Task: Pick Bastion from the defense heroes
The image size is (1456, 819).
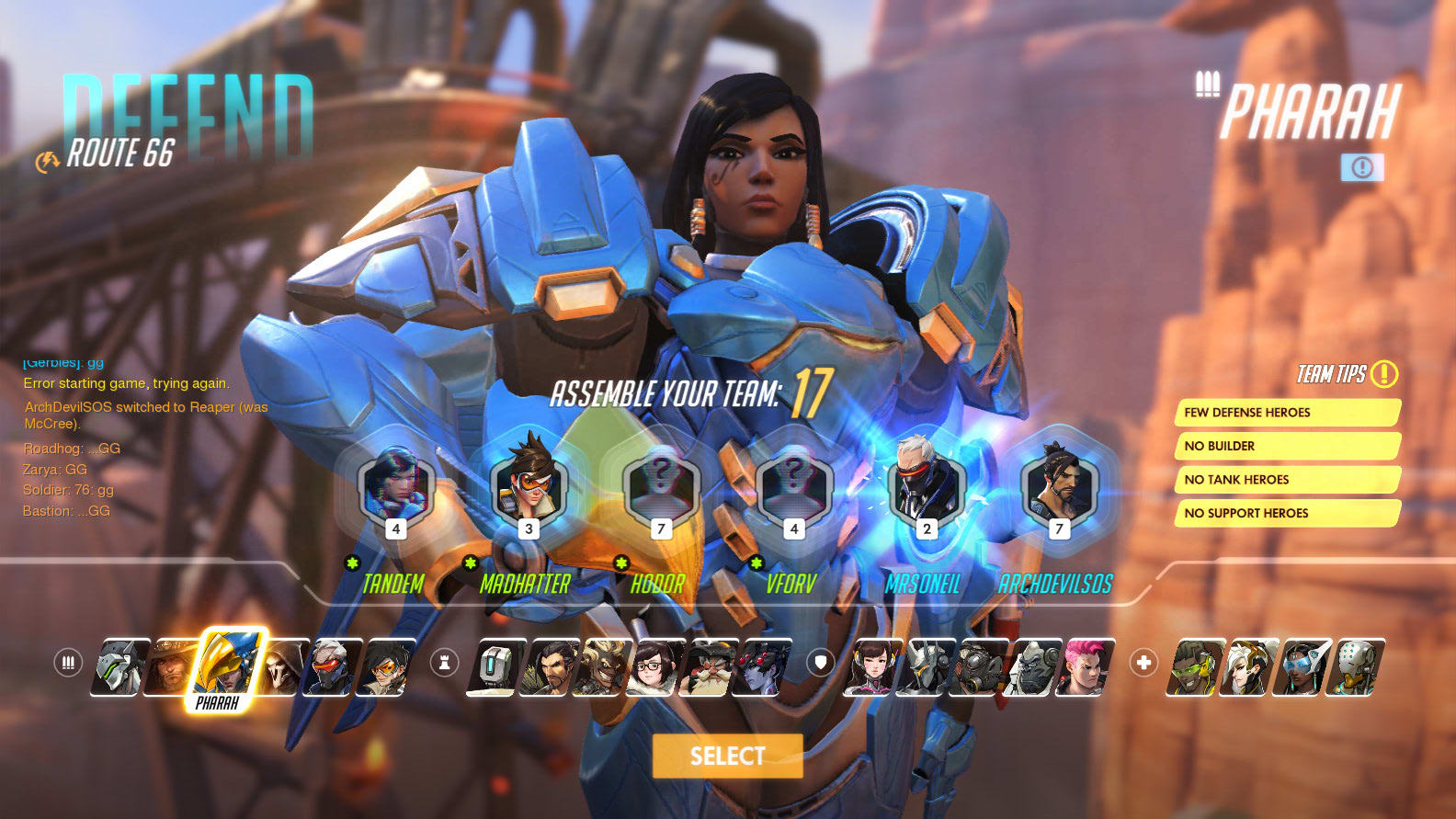Action: point(495,666)
